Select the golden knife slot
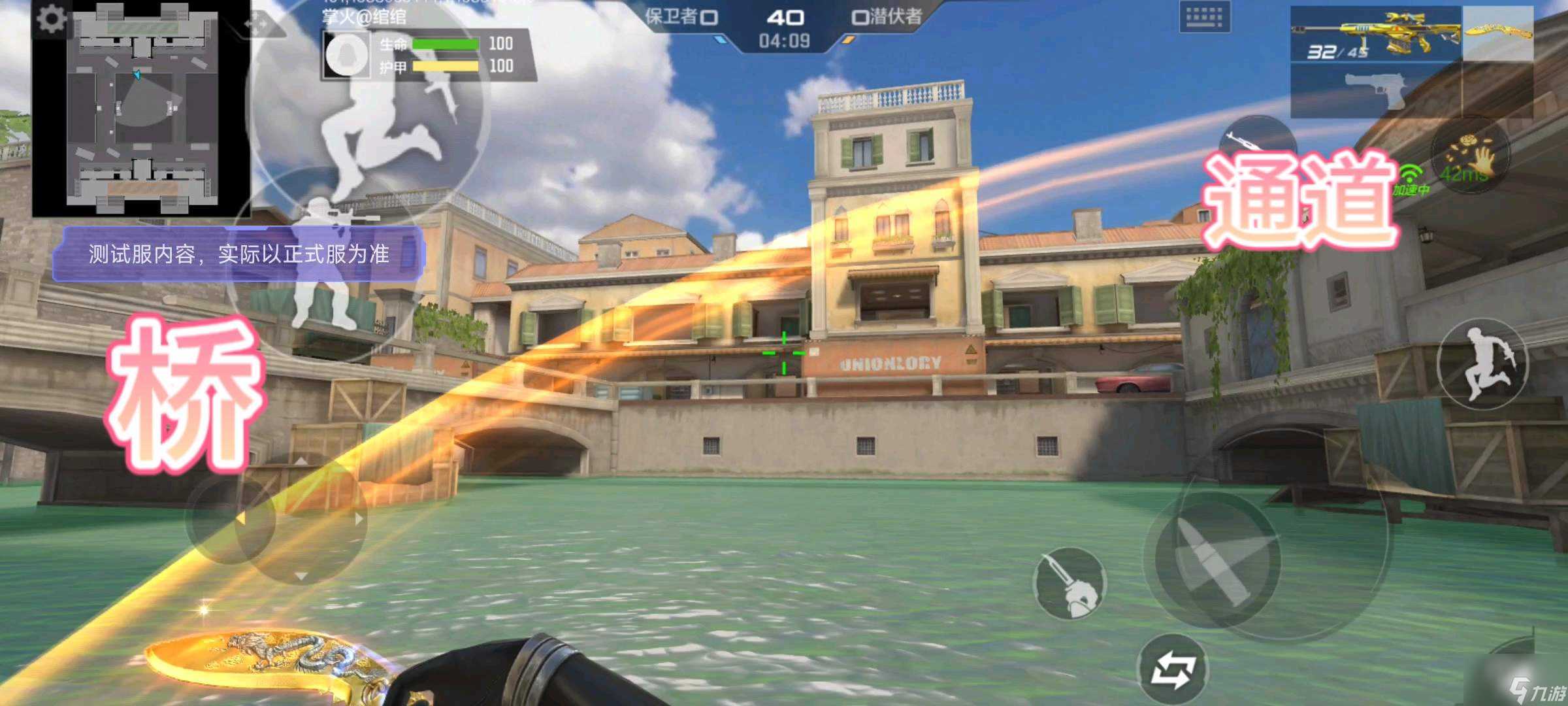 (1497, 33)
